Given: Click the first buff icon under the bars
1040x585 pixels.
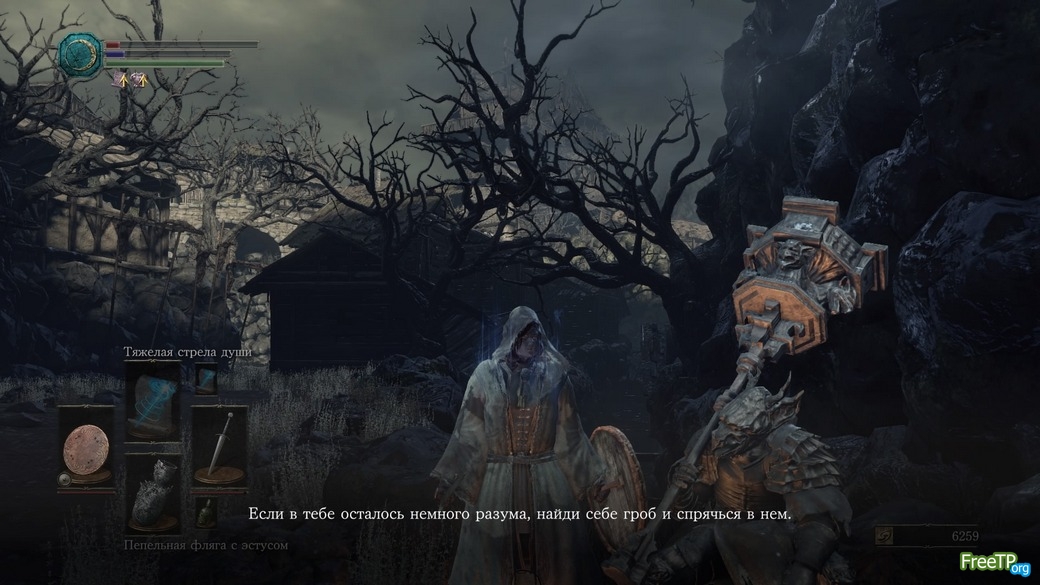Looking at the screenshot, I should click(123, 80).
